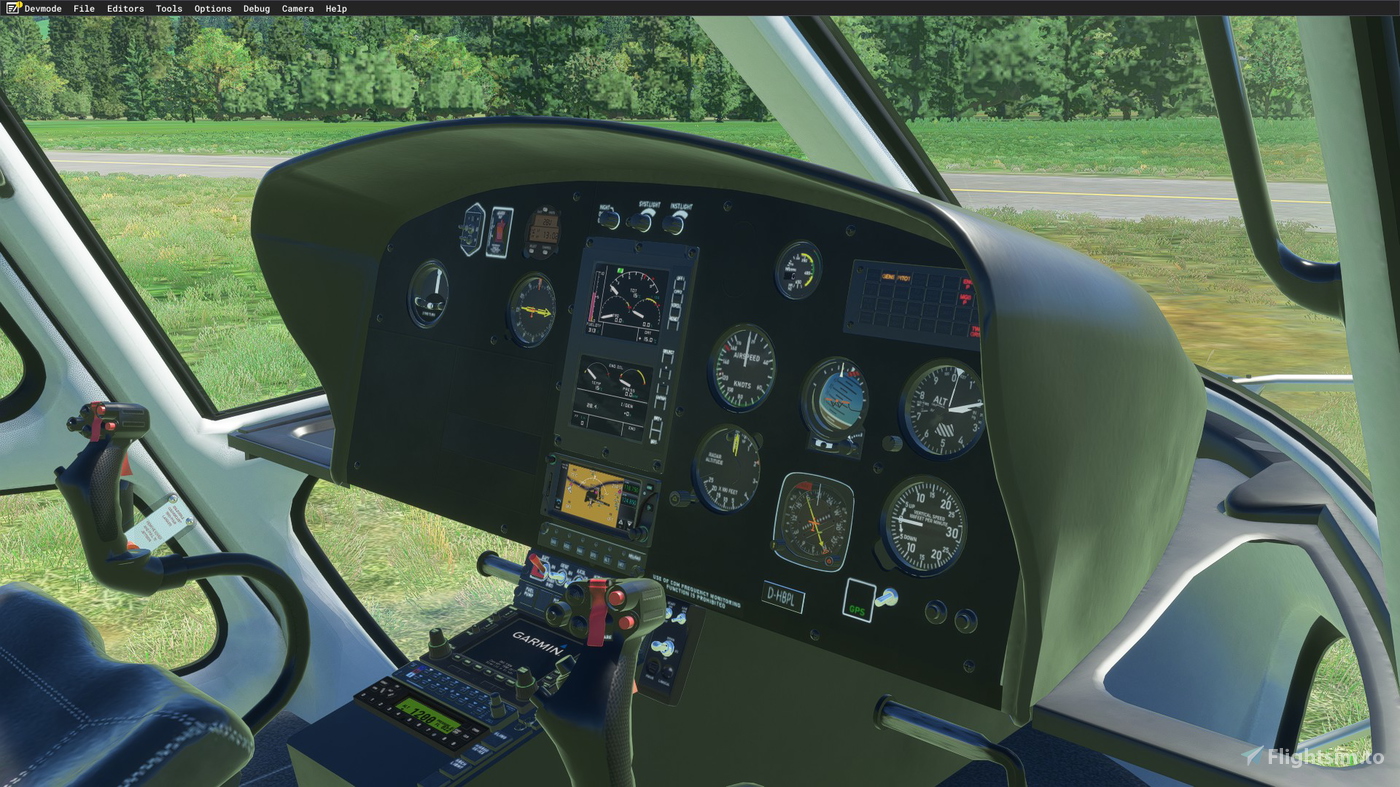Image resolution: width=1400 pixels, height=787 pixels.
Task: Open the Camera menu
Action: (297, 8)
